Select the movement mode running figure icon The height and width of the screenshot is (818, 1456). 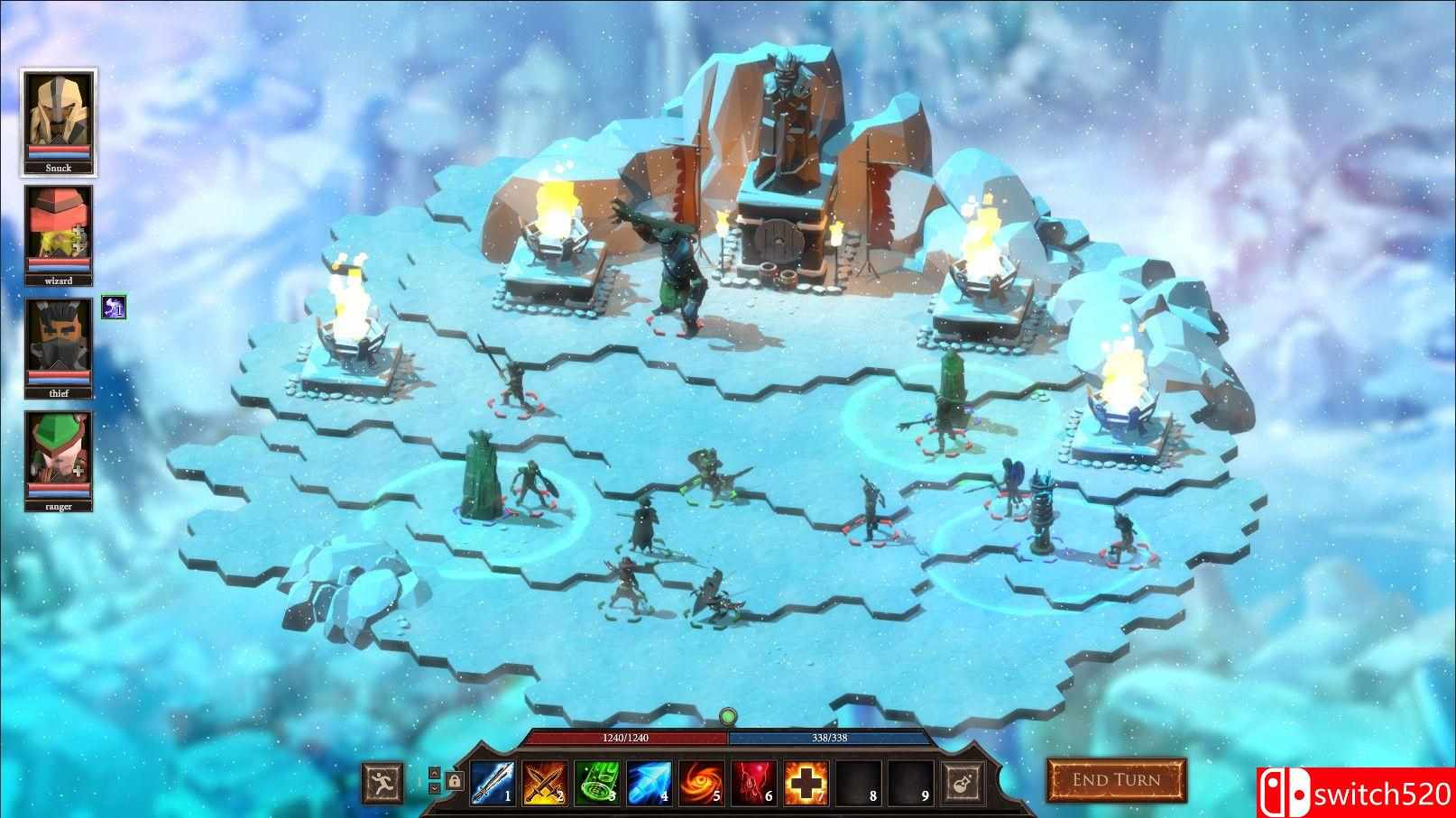pos(382,781)
